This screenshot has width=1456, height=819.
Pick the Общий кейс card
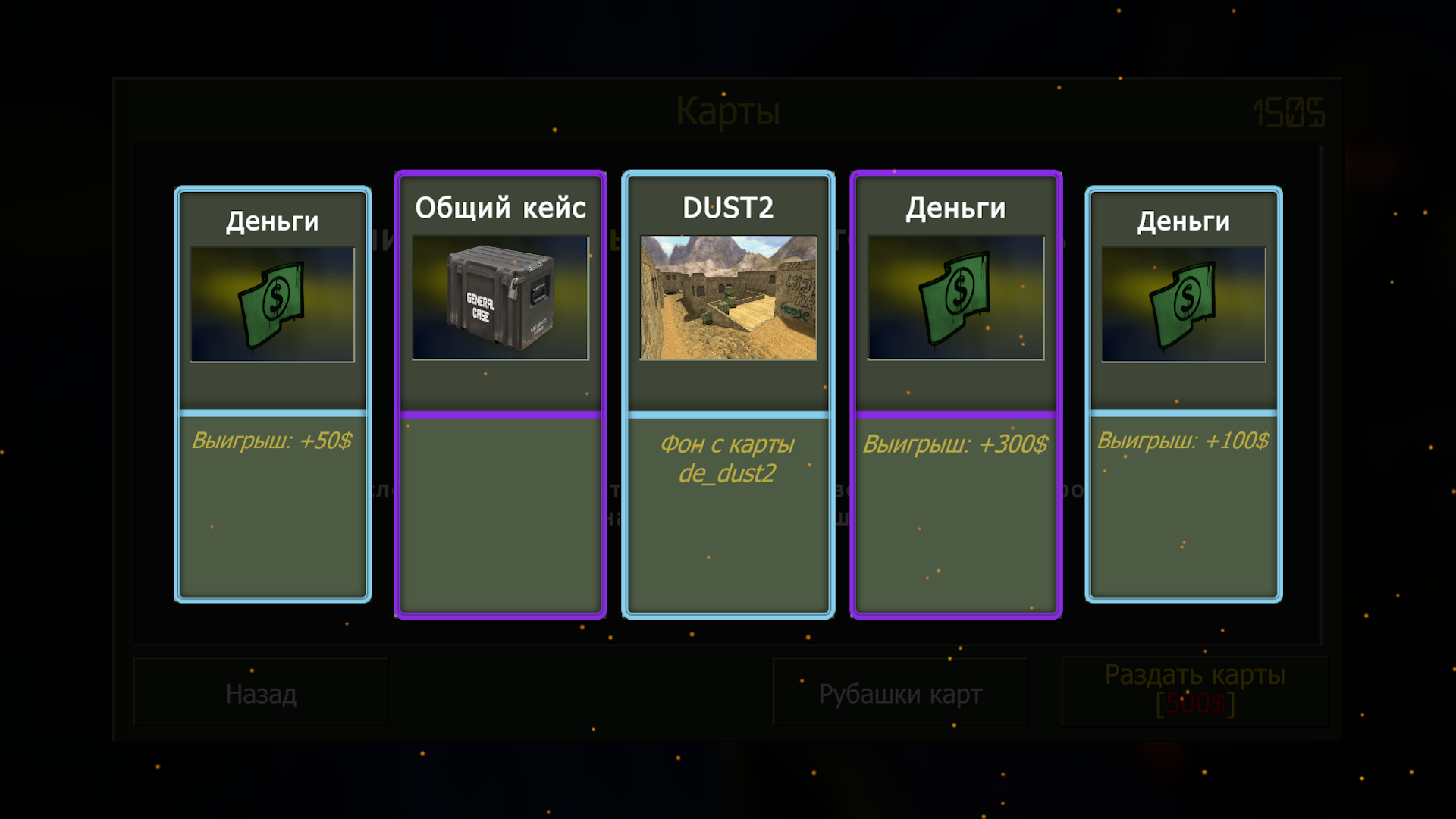[500, 394]
